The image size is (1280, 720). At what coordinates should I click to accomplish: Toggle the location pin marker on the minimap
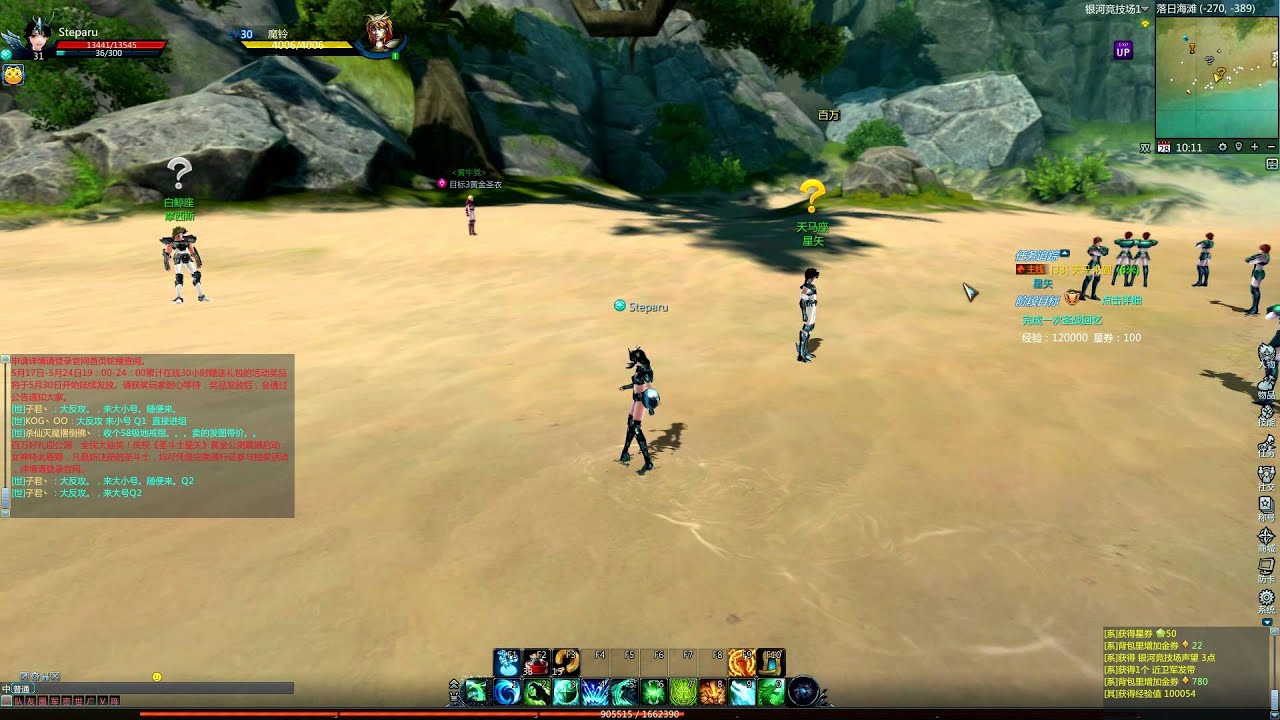(1238, 147)
